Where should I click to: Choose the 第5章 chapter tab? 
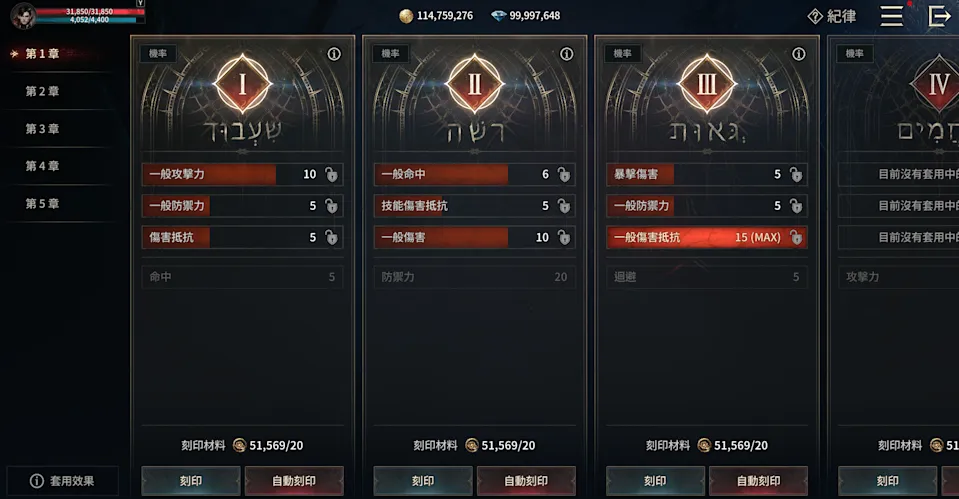(x=43, y=204)
